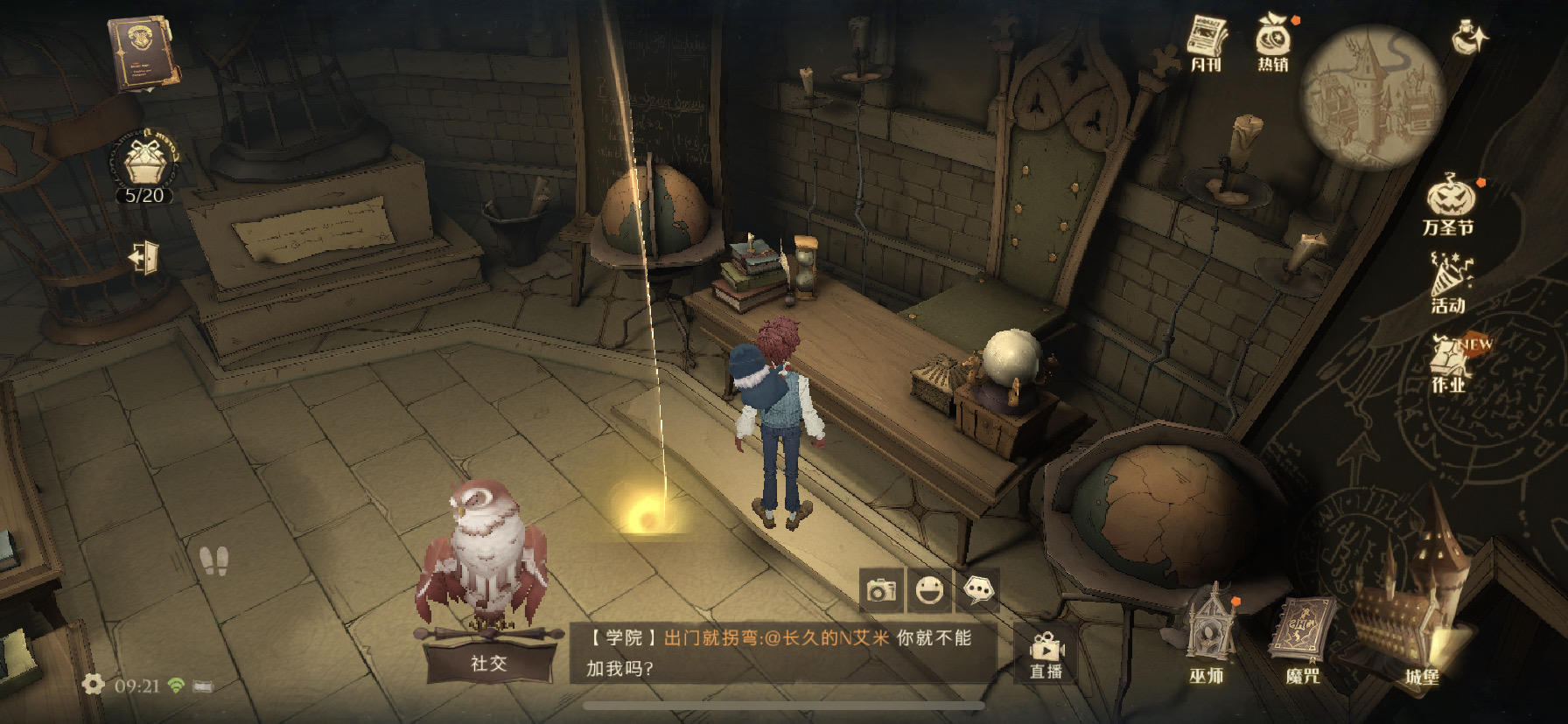Open the circular castle minimap
Viewport: 1568px width, 724px height.
point(1370,96)
